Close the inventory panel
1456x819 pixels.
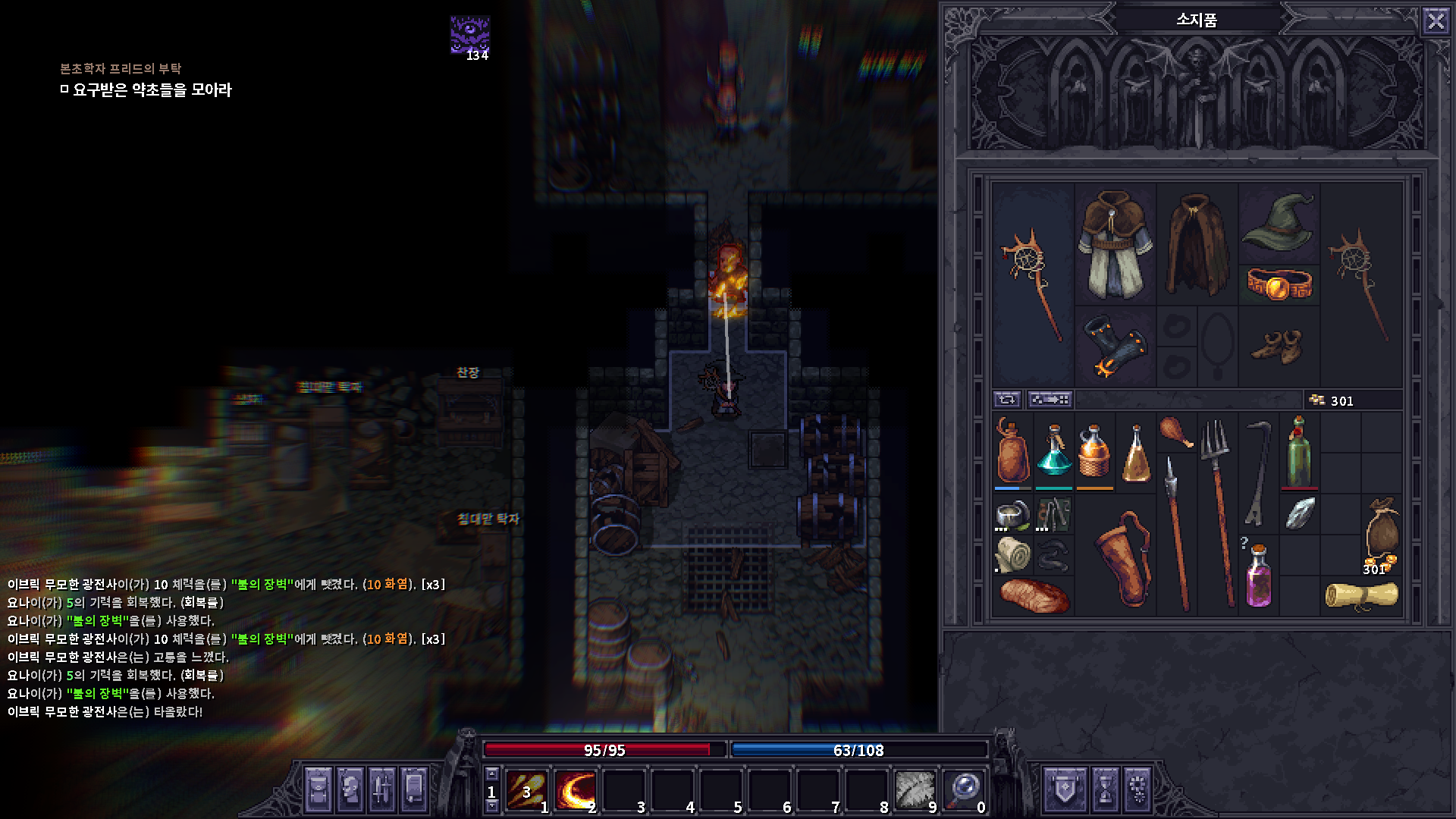(x=1436, y=20)
